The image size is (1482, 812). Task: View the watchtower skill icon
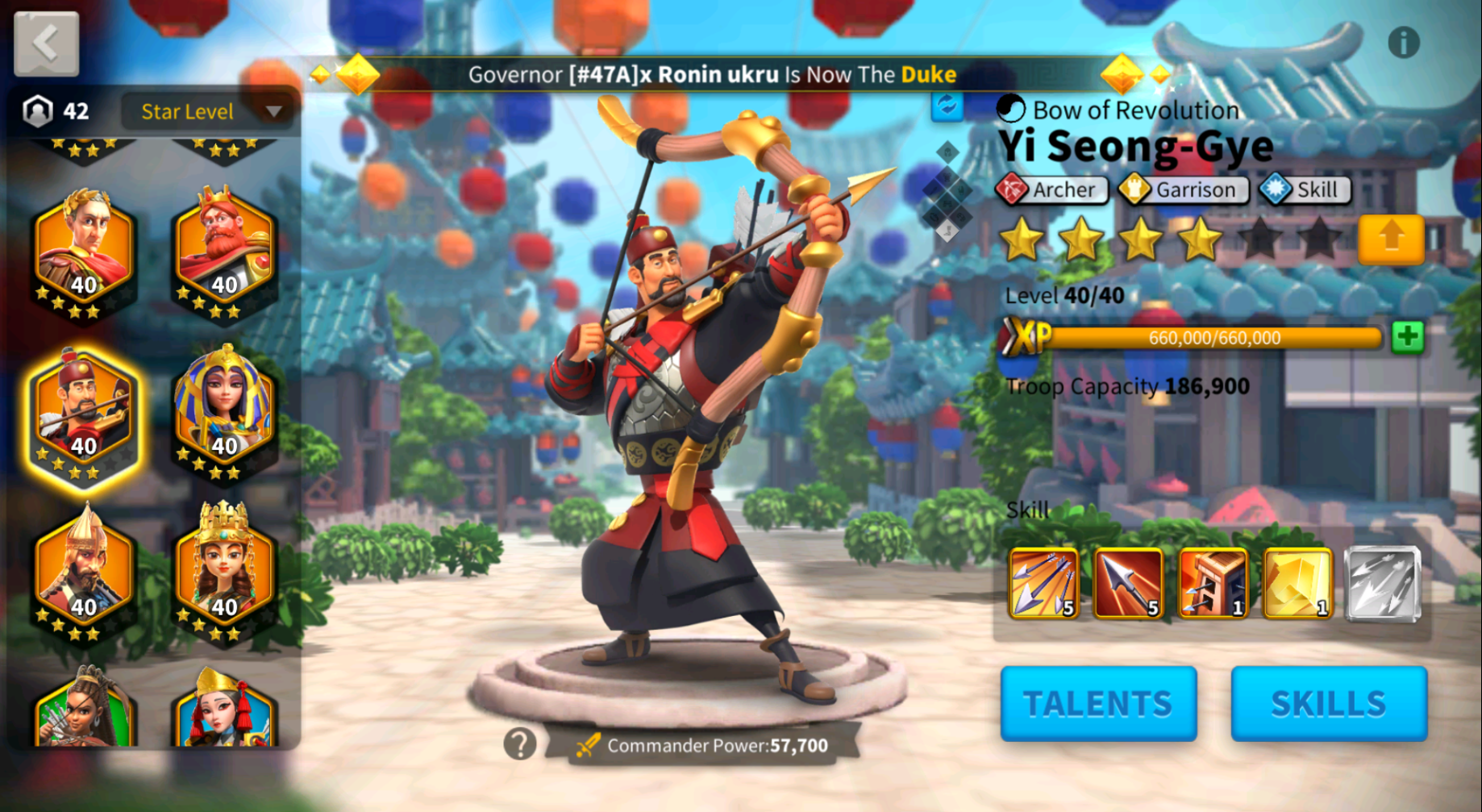(1213, 583)
